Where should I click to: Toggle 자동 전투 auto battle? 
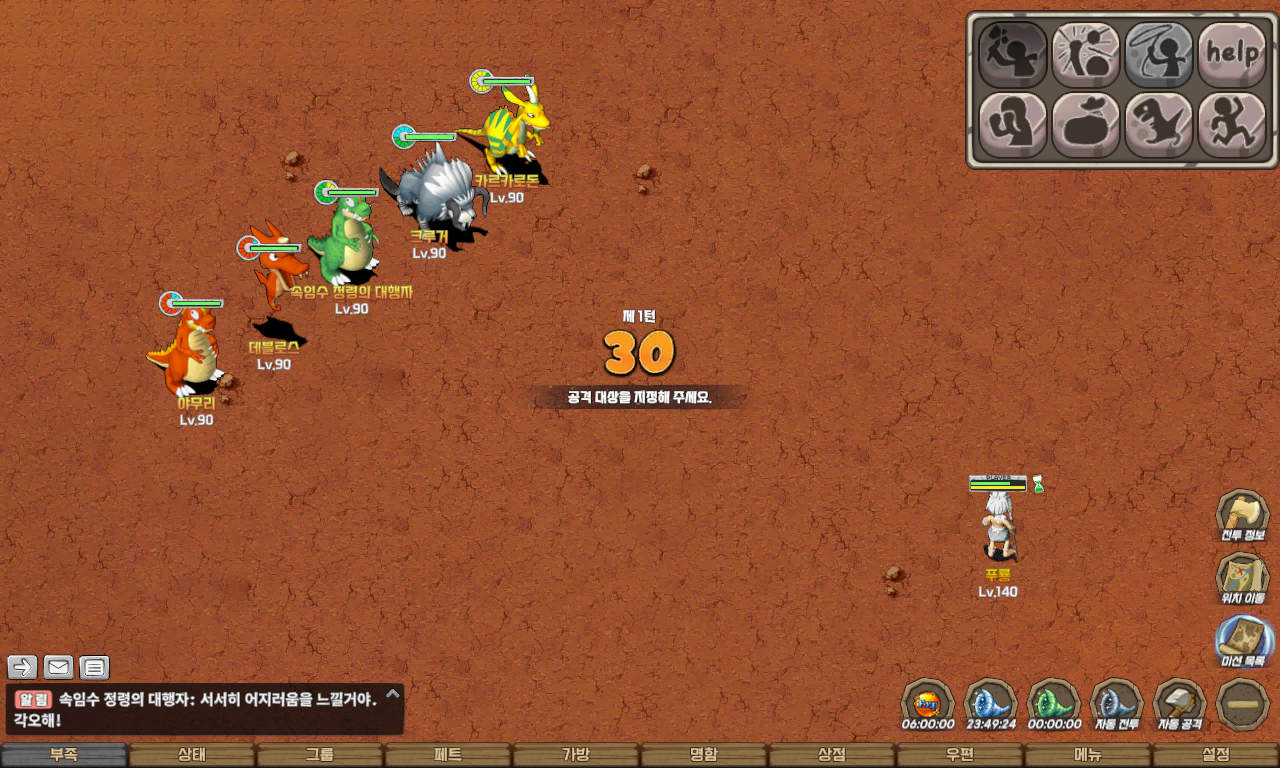(1116, 704)
